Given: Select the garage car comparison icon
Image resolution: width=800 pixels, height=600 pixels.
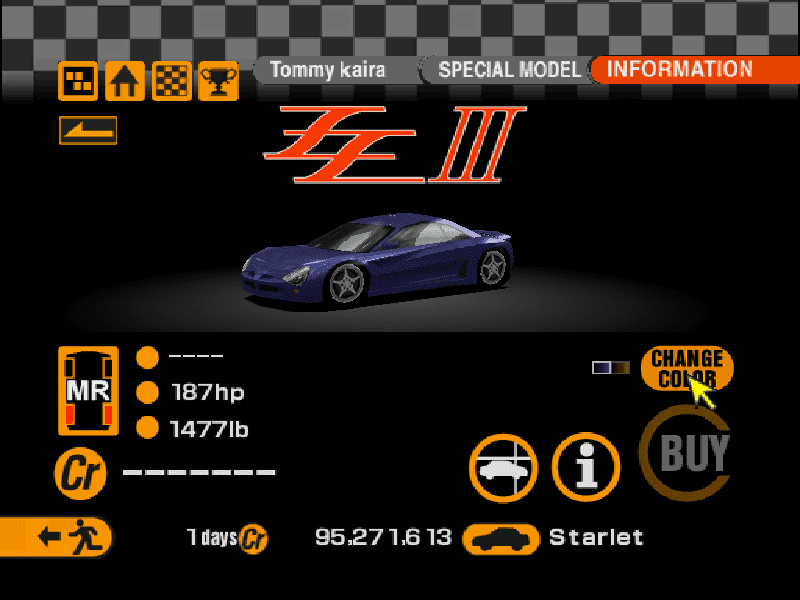Looking at the screenshot, I should 504,468.
